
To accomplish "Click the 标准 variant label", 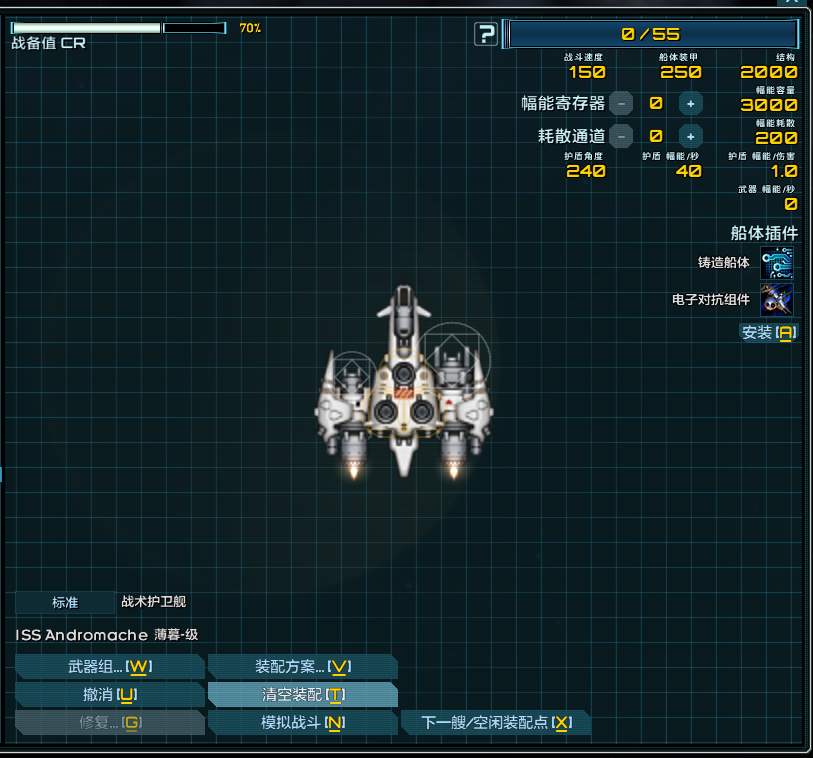I will 65,602.
